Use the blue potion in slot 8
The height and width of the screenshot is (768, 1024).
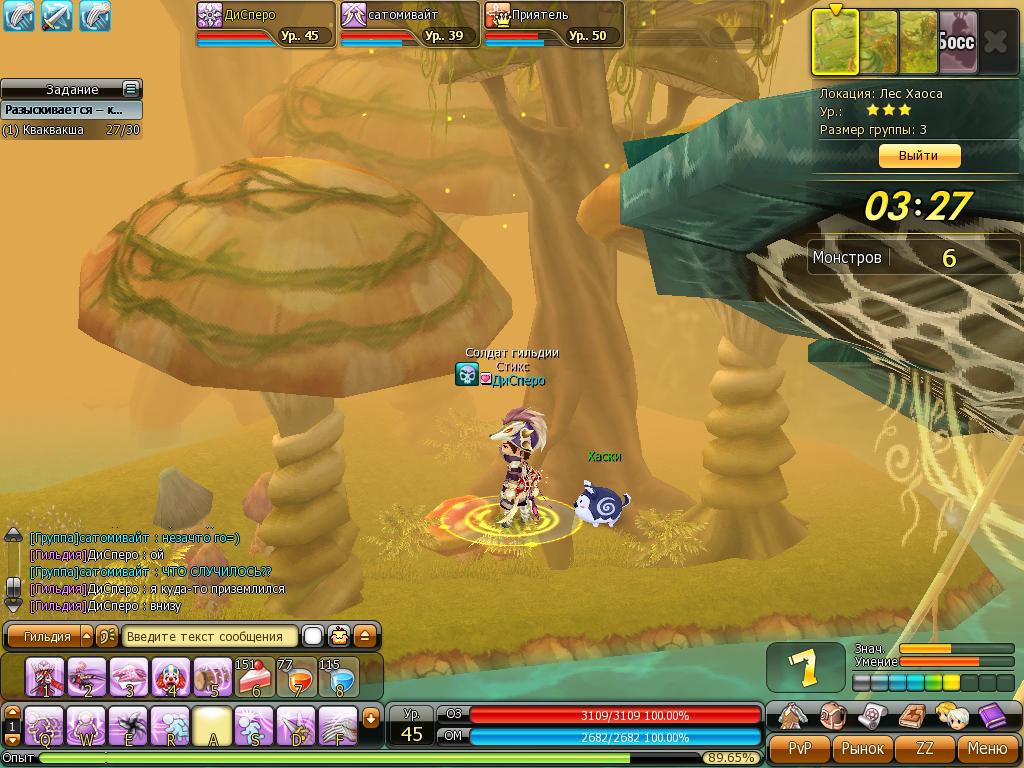pos(339,677)
